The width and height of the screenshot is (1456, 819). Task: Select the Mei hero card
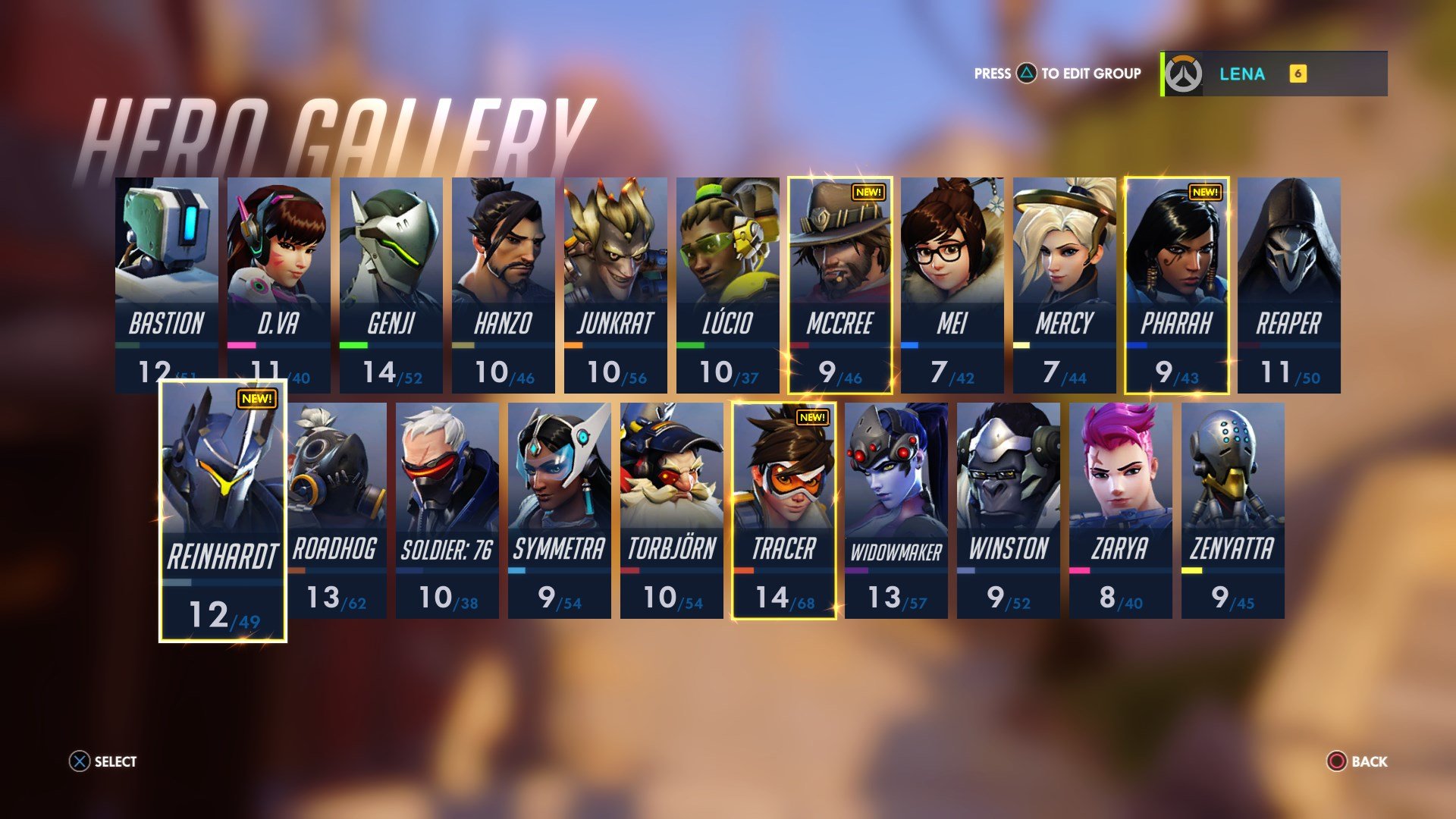(952, 284)
